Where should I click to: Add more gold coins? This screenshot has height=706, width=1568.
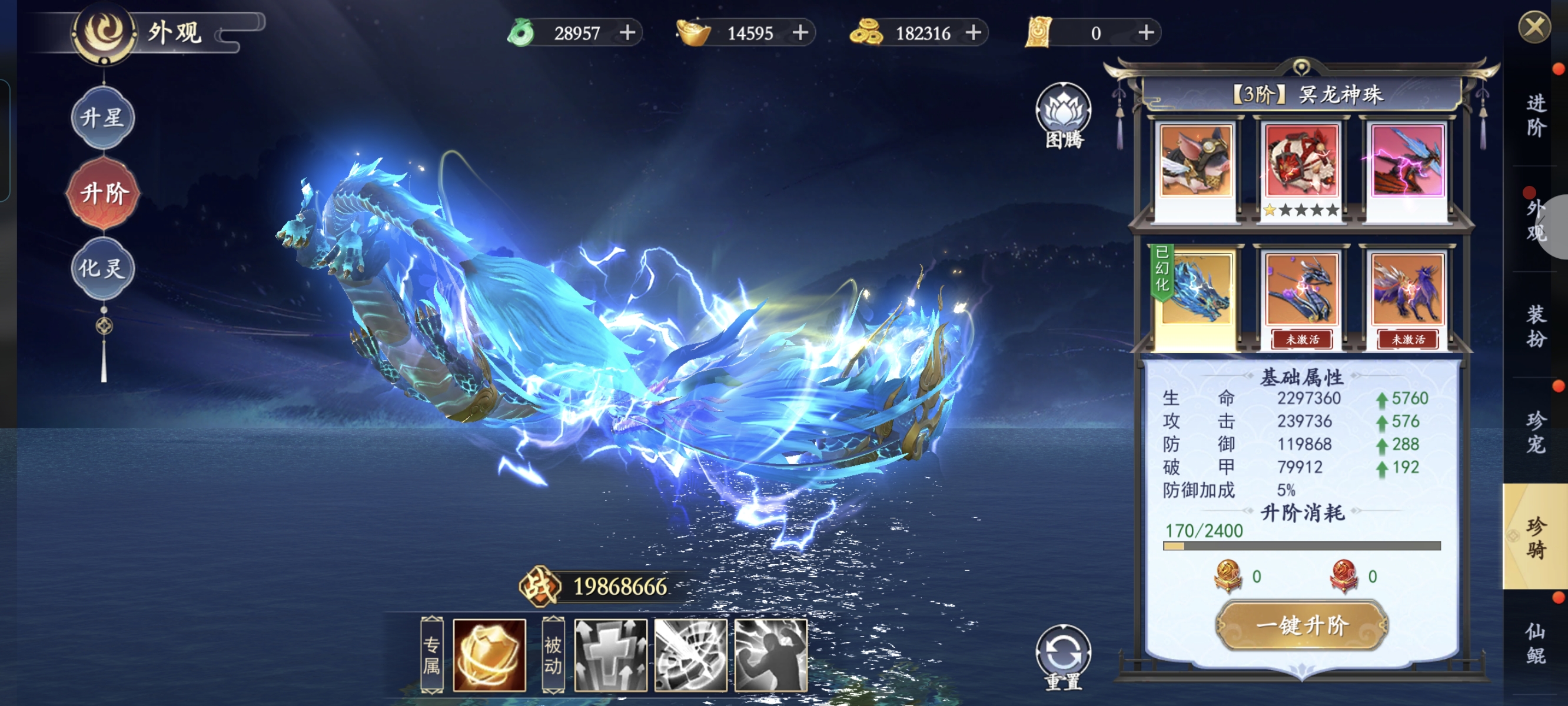point(974,32)
